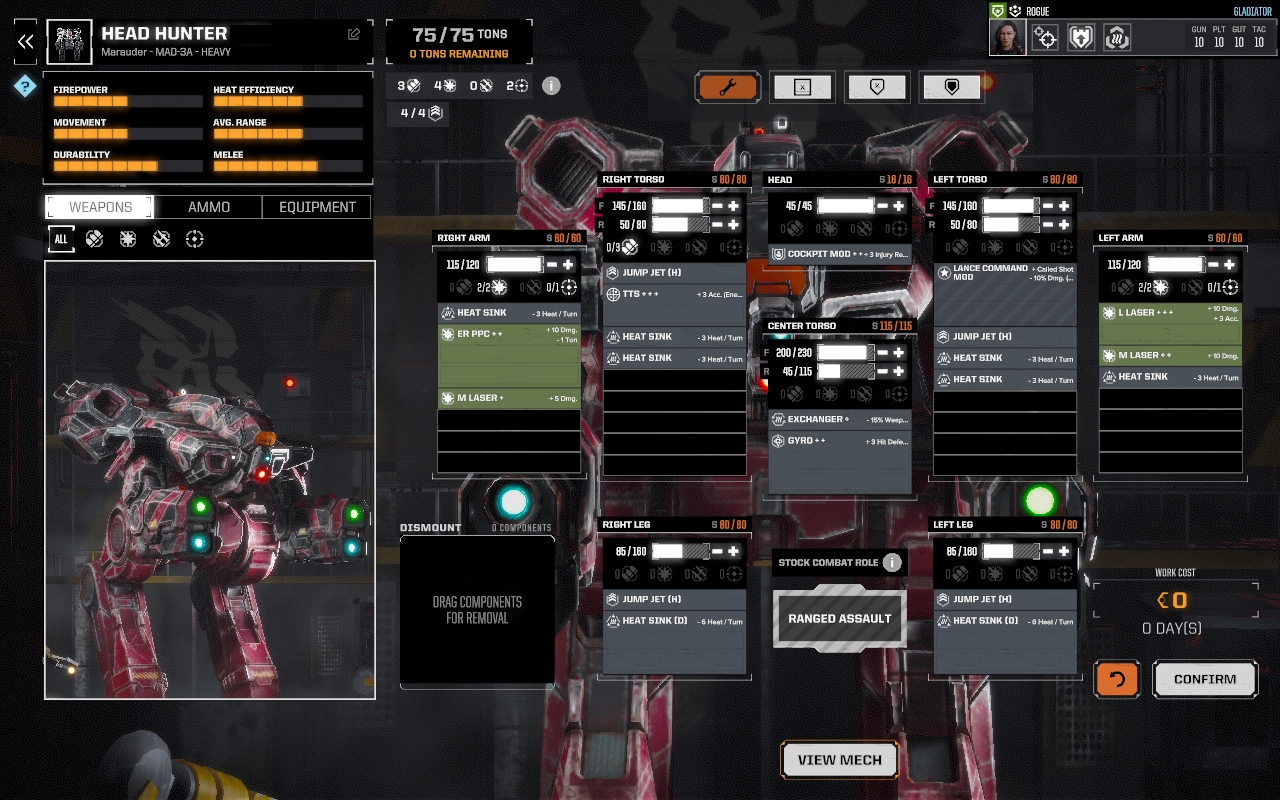1280x800 pixels.
Task: Open the hardpoint info icon beside tonnage
Action: click(x=551, y=85)
